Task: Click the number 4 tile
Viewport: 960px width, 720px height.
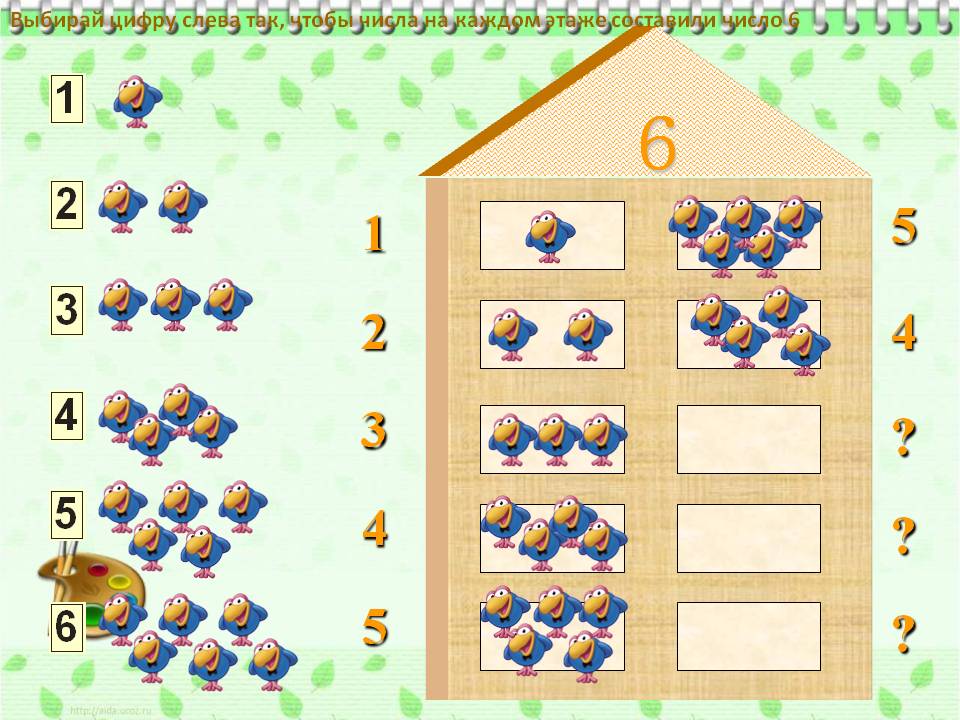Action: (66, 415)
